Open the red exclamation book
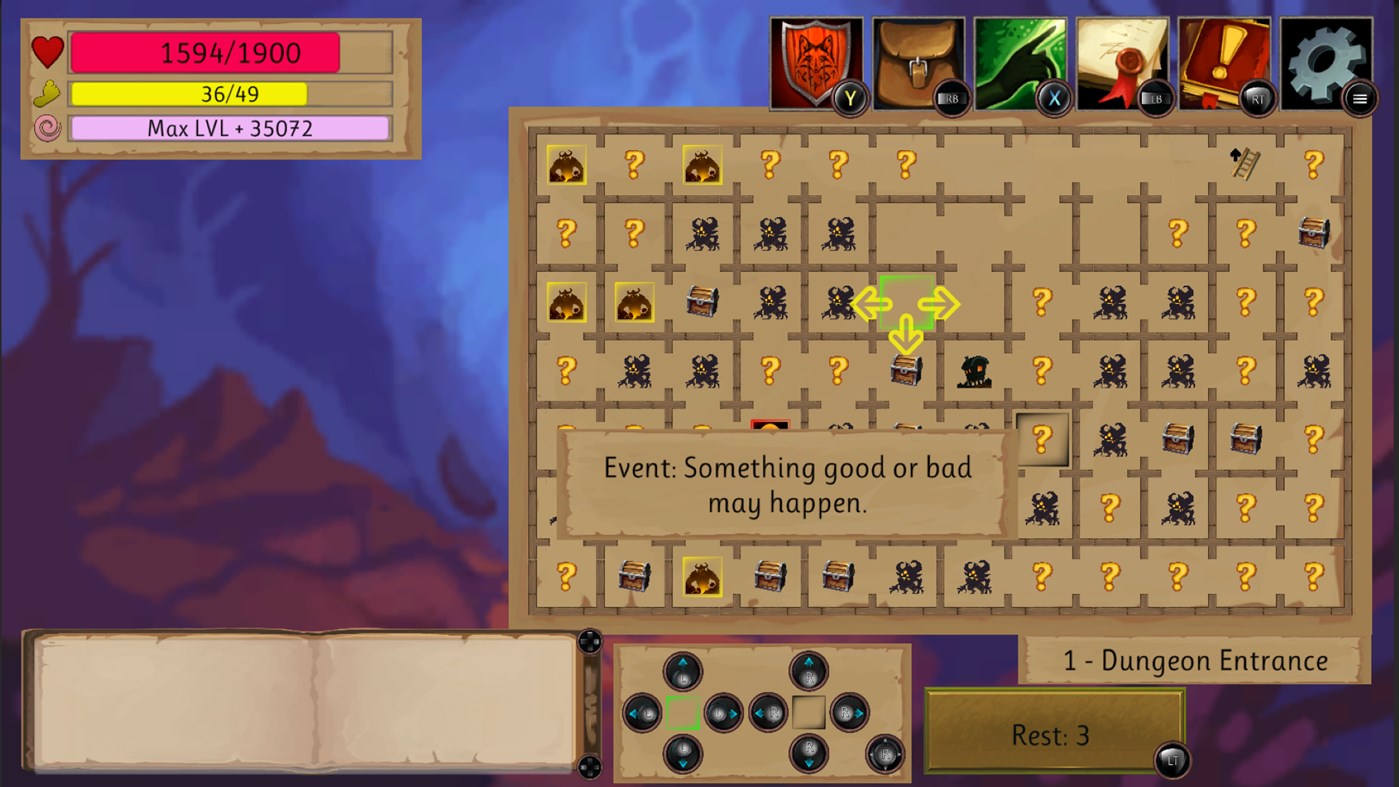 tap(1227, 60)
